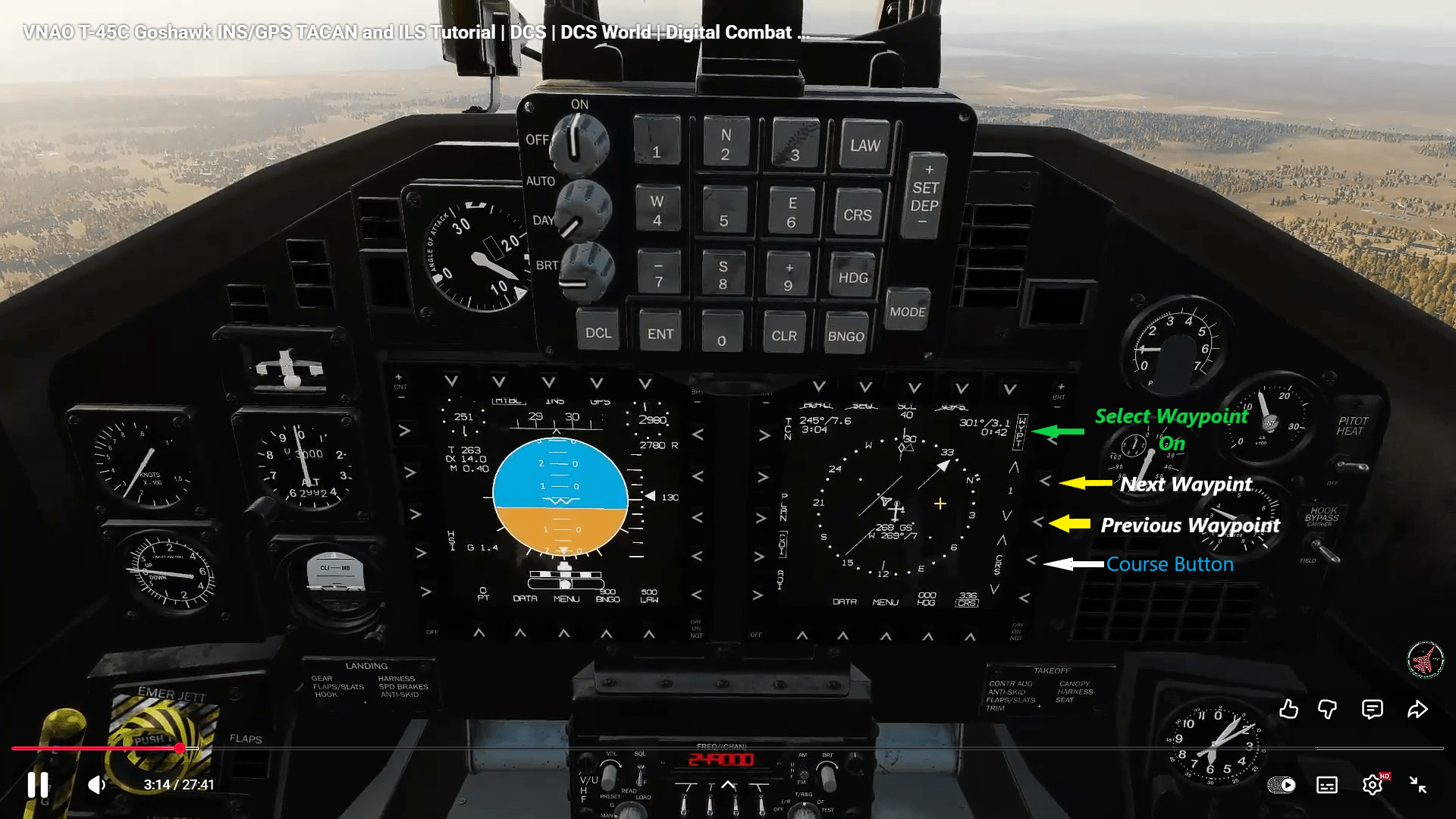The height and width of the screenshot is (819, 1456).
Task: Open the playback settings gear
Action: pos(1374,786)
